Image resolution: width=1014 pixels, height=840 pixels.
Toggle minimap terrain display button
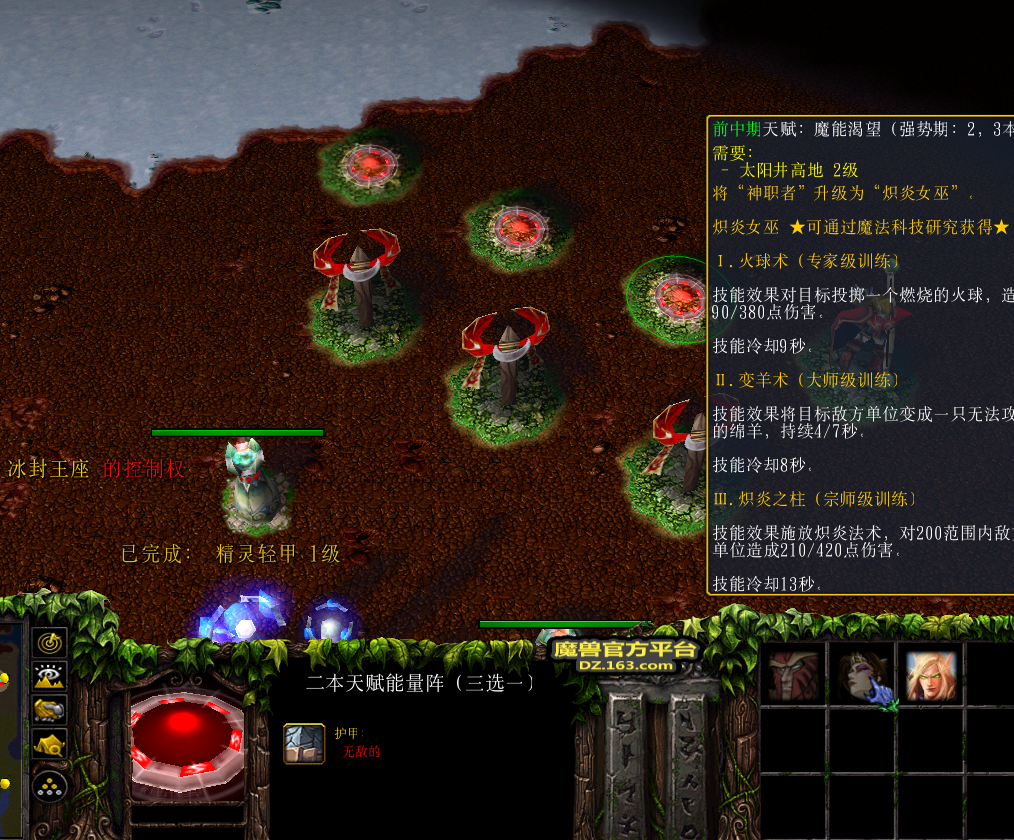click(50, 676)
